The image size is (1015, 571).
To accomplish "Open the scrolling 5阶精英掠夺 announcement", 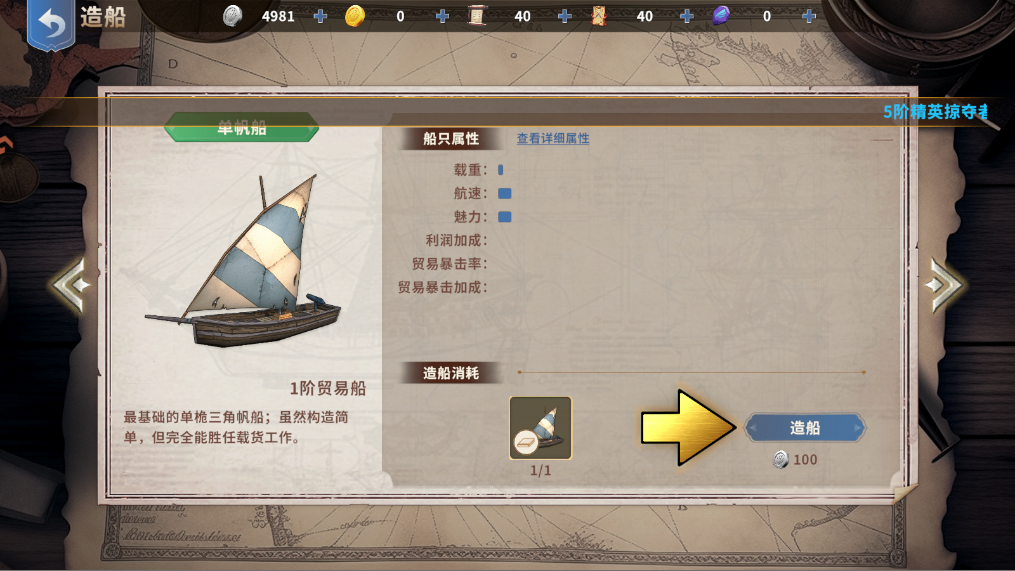I will 935,112.
